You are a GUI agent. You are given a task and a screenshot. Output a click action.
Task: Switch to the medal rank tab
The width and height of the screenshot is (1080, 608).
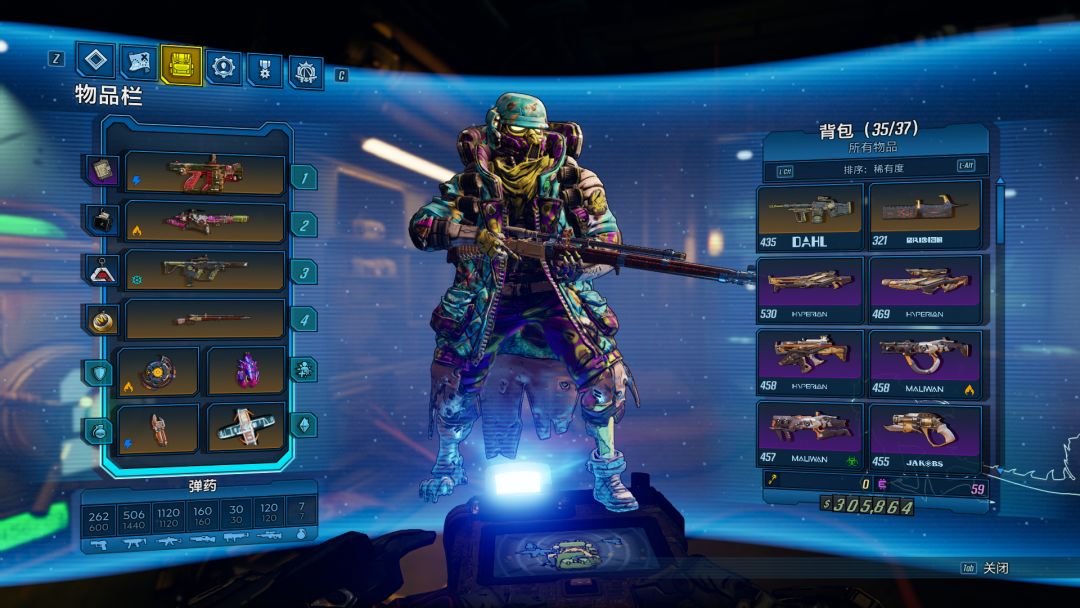[x=265, y=70]
